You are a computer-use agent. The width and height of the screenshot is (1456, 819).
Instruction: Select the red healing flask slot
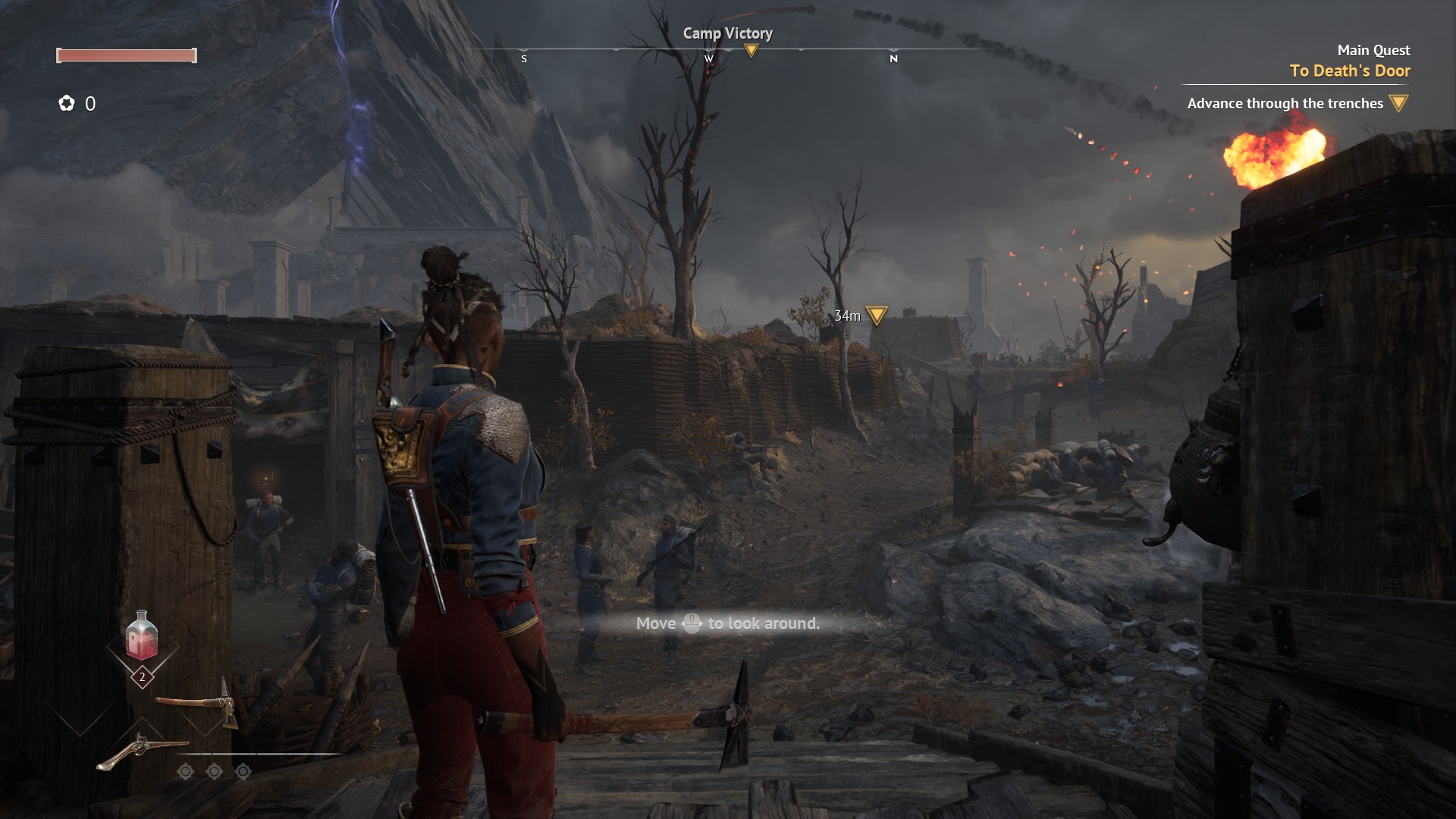point(142,637)
